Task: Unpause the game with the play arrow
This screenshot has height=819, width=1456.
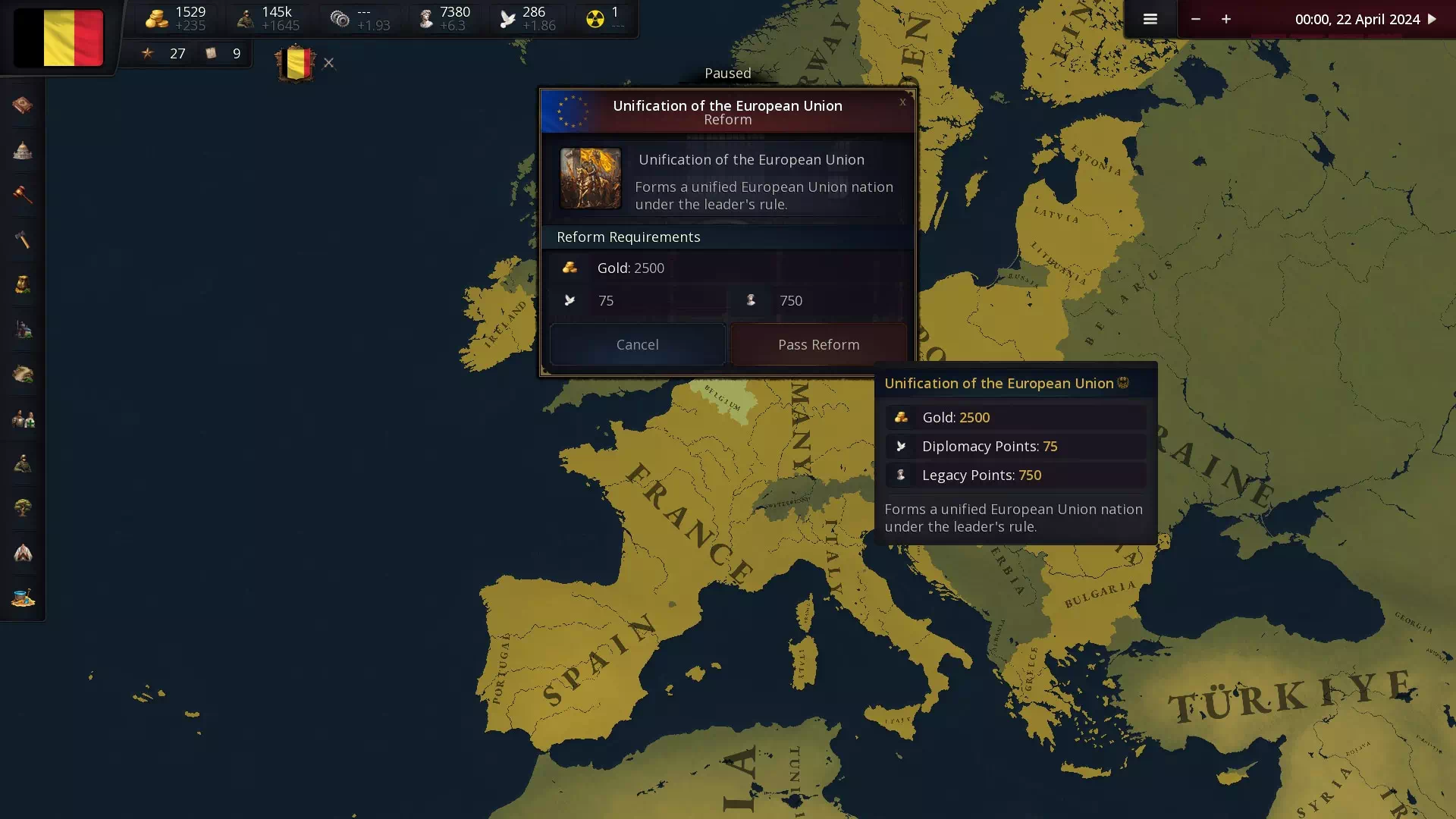Action: [1432, 19]
